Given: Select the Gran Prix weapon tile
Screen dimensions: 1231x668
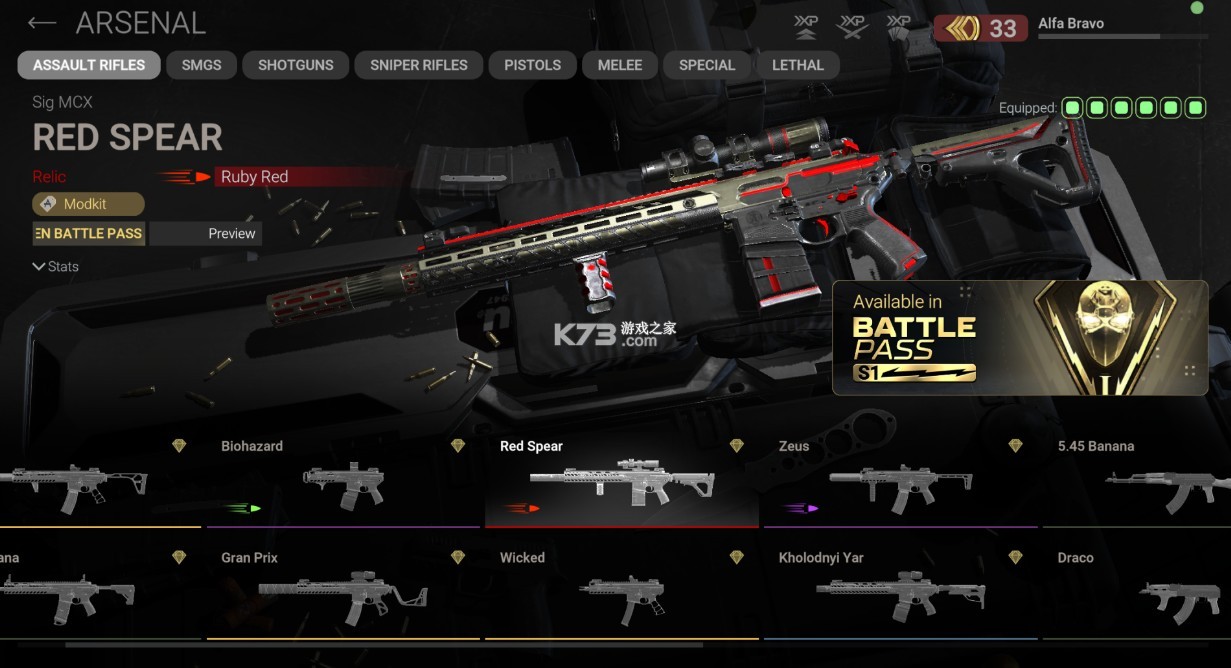Looking at the screenshot, I should click(x=342, y=592).
